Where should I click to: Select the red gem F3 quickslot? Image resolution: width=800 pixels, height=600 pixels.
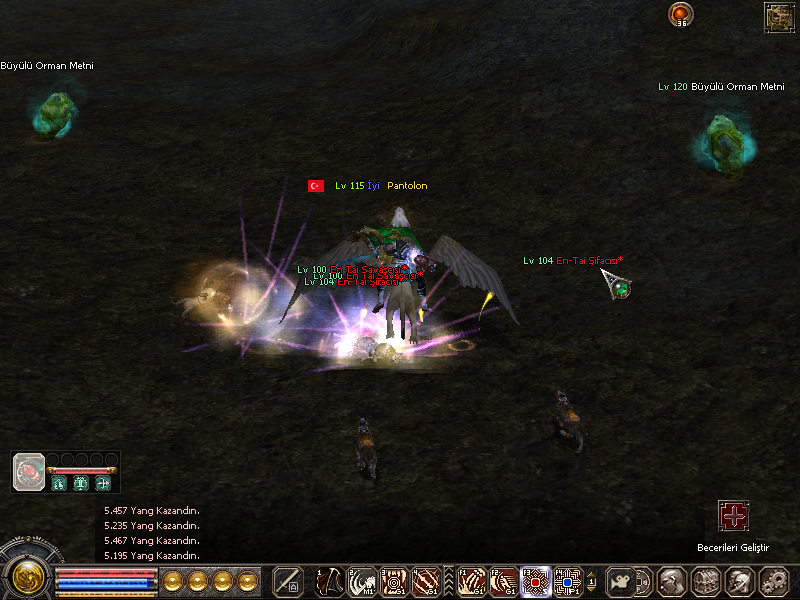tap(537, 581)
